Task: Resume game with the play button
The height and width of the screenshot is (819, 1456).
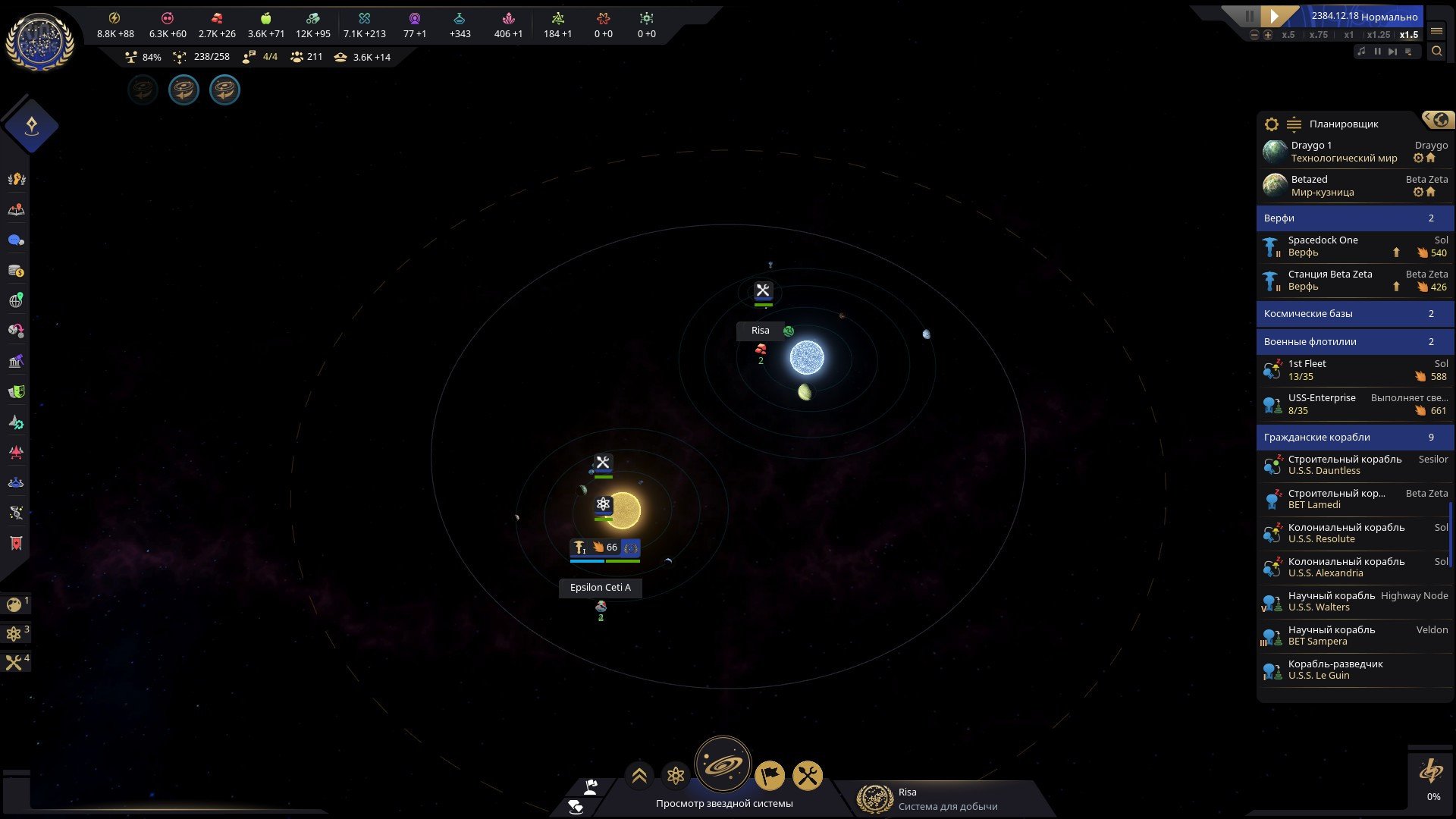Action: [1275, 16]
